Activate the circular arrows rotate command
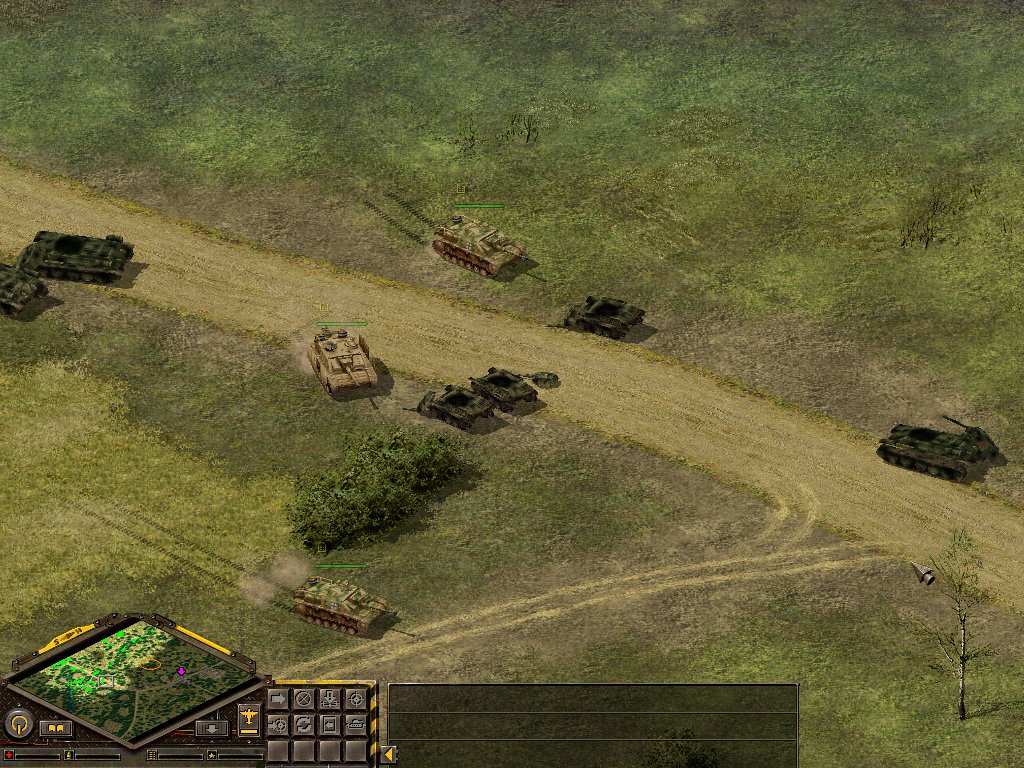This screenshot has height=768, width=1024. [304, 724]
